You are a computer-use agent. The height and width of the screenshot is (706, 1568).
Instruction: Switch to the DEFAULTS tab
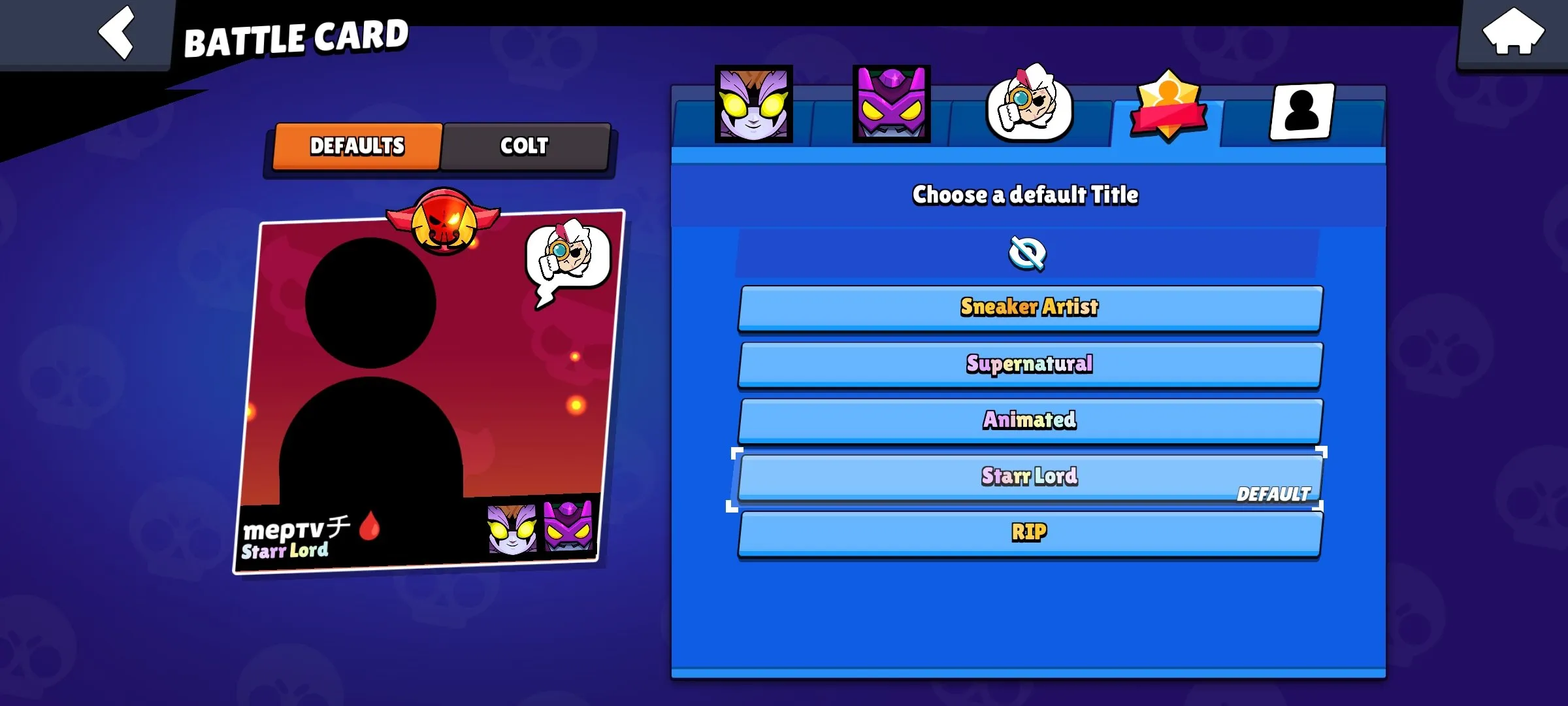pyautogui.click(x=357, y=146)
